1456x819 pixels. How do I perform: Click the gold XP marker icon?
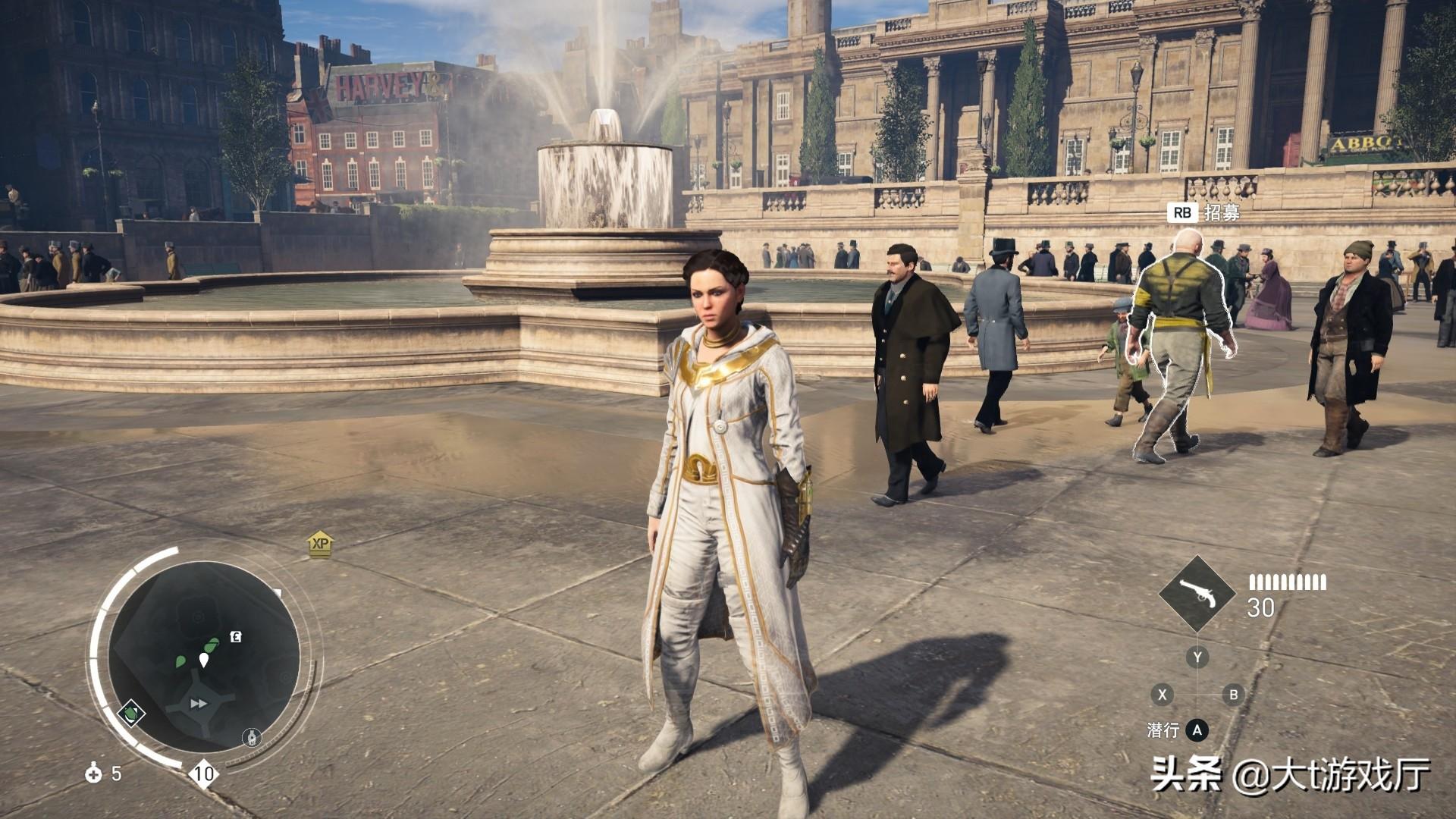321,544
